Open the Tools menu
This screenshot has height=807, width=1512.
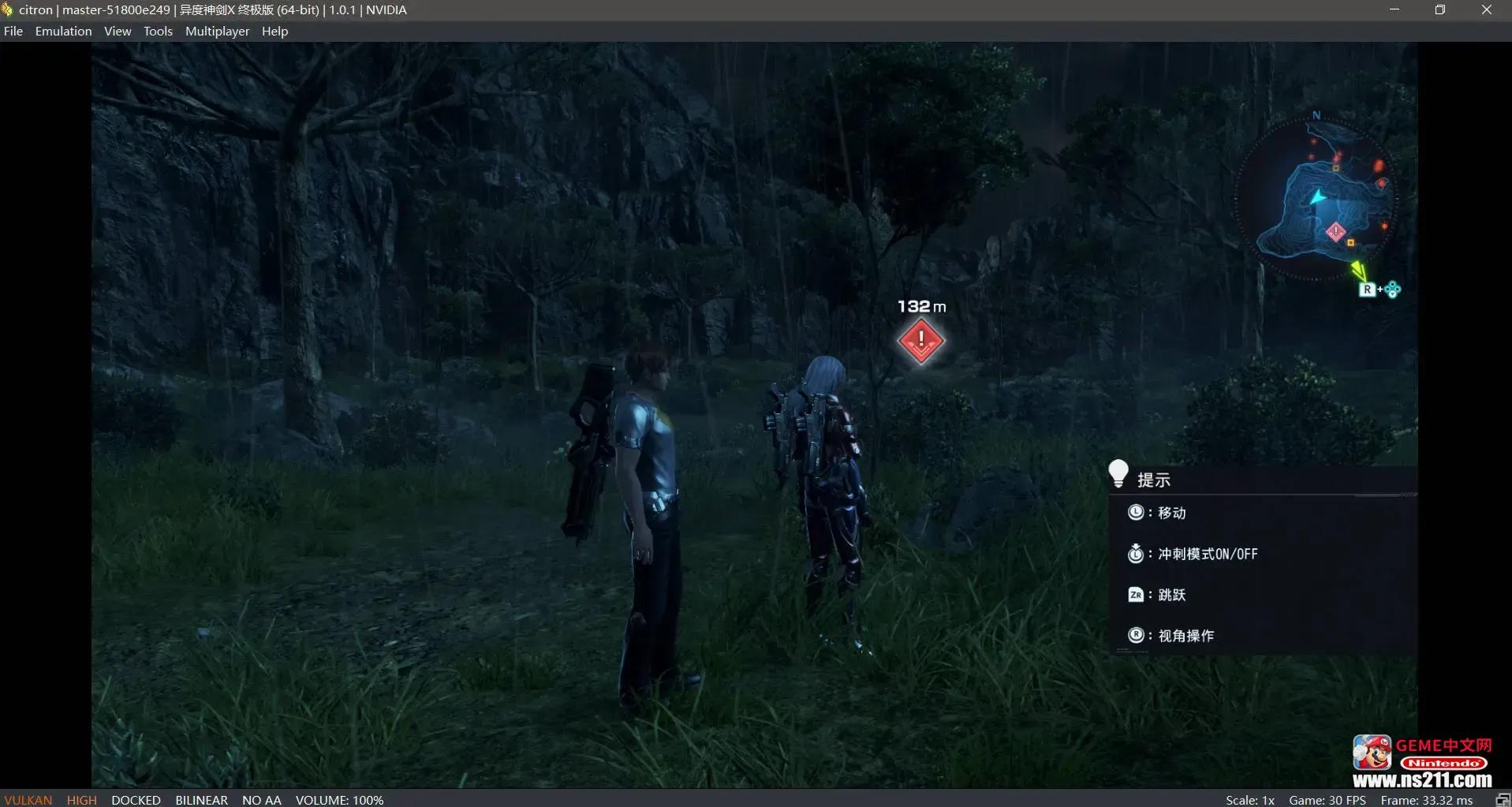tap(158, 32)
